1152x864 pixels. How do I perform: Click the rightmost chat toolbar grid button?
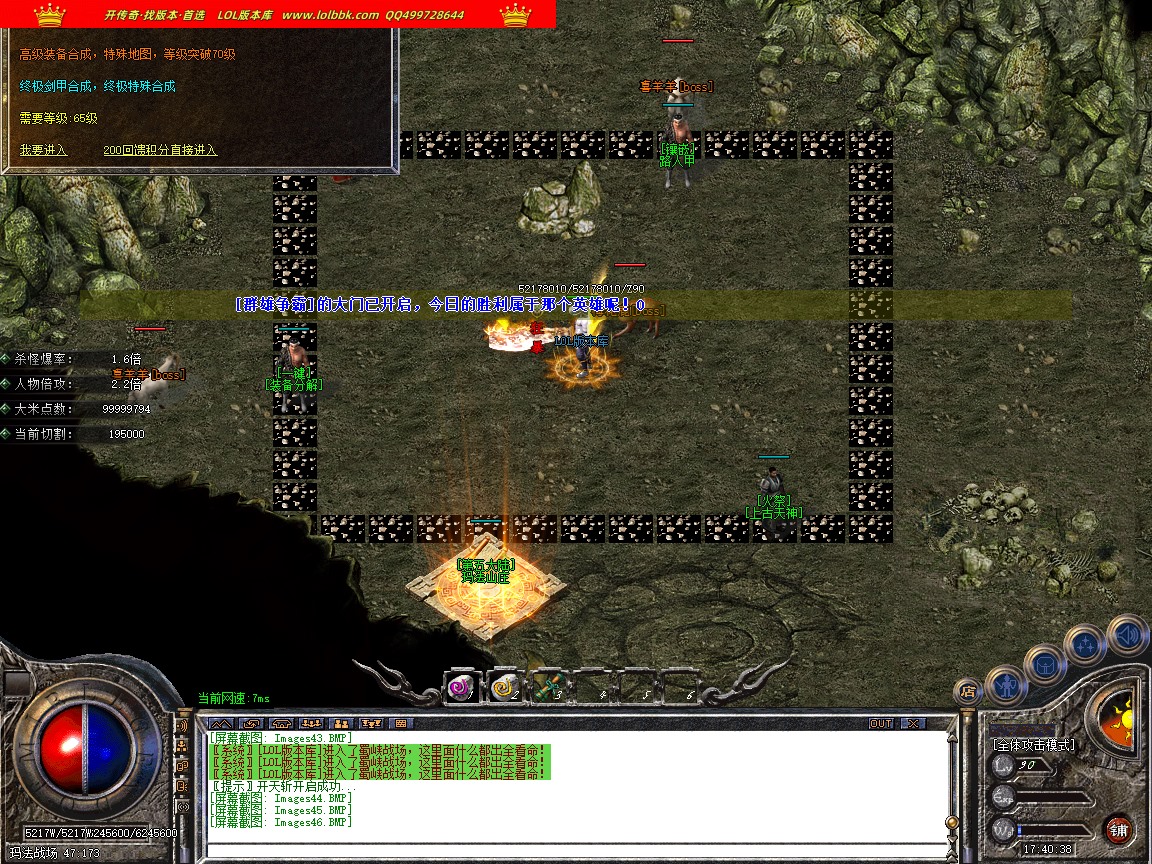[x=400, y=723]
